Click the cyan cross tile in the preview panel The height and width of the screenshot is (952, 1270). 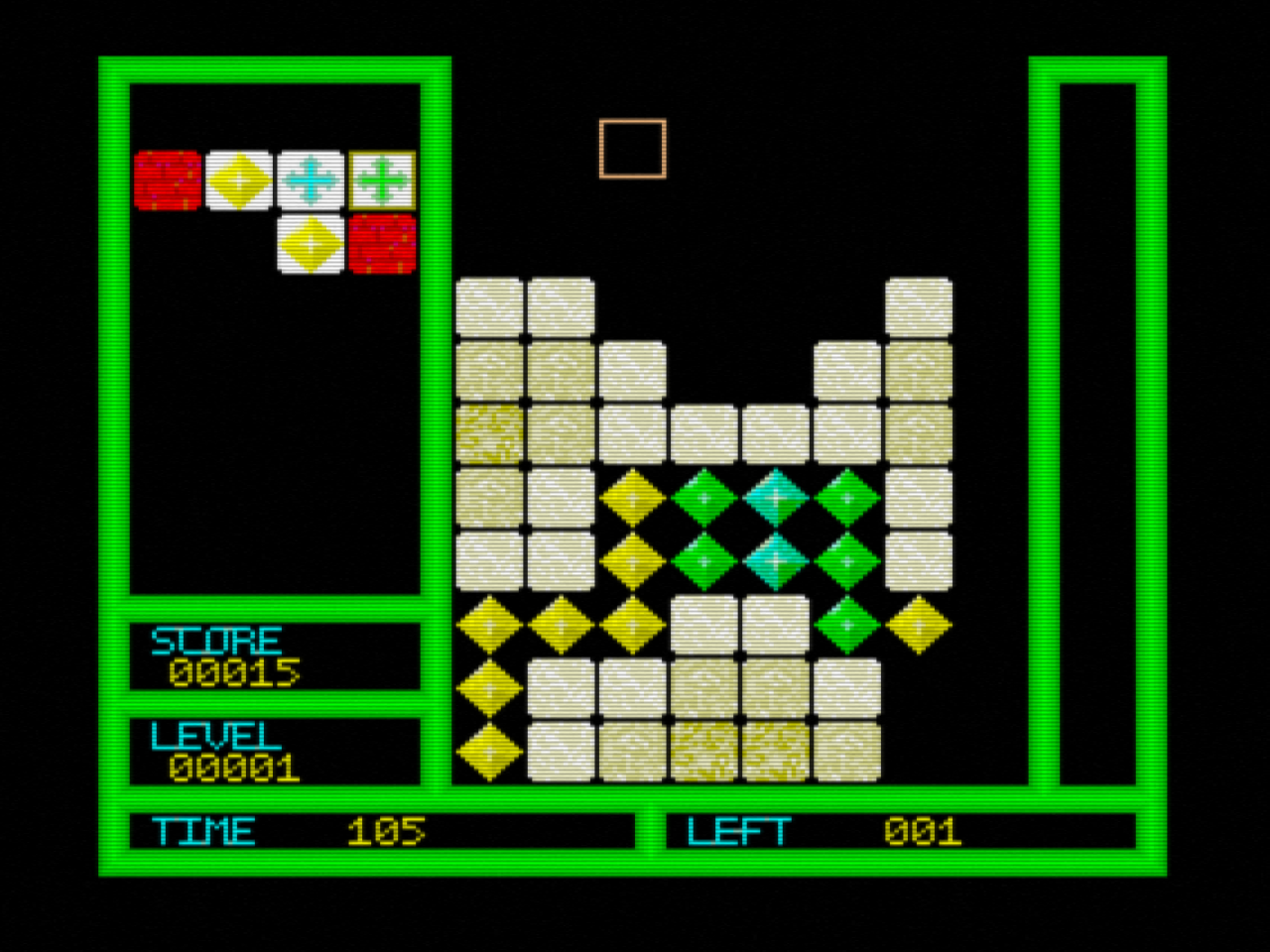(310, 178)
